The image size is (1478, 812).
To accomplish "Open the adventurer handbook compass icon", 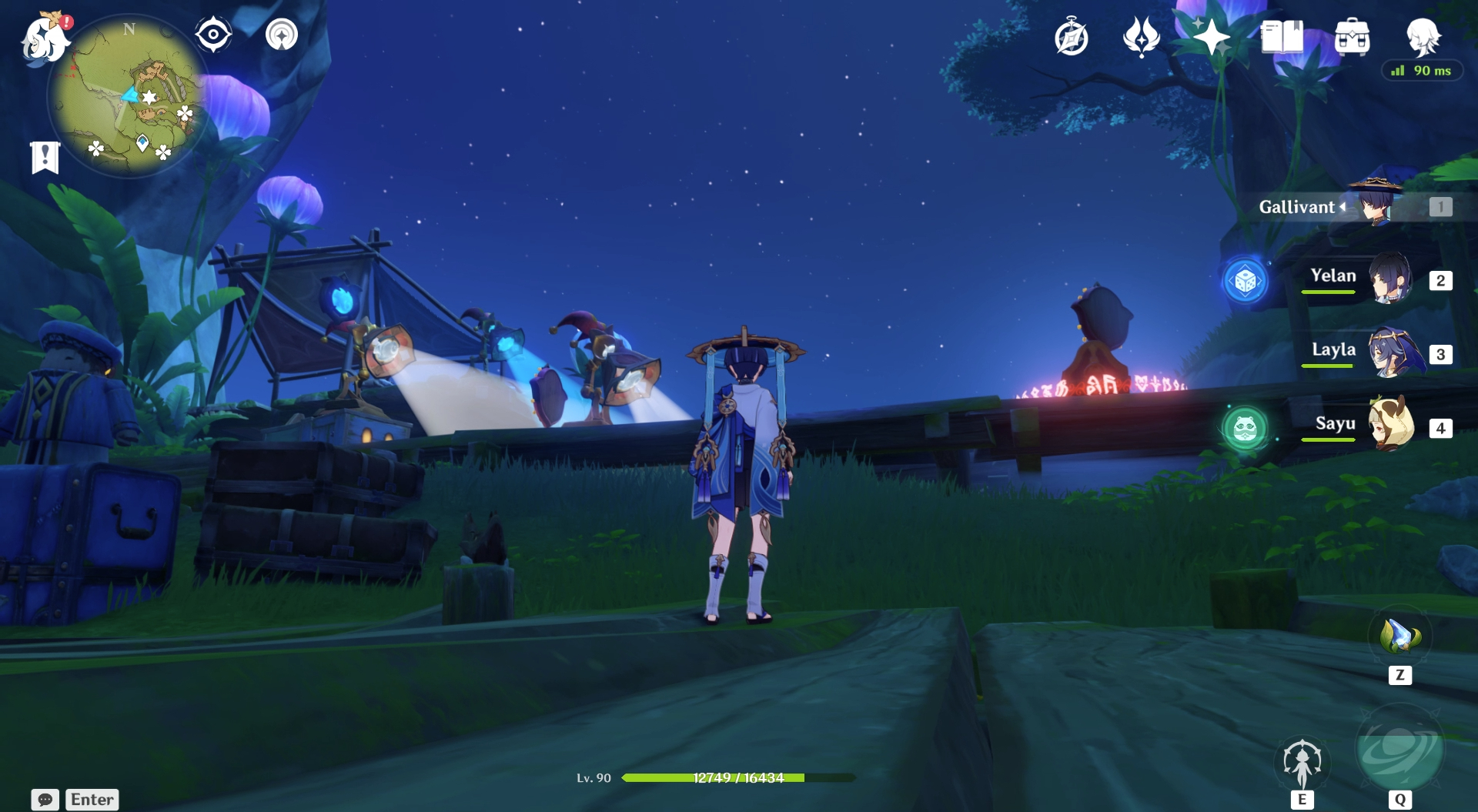I will 1071,37.
